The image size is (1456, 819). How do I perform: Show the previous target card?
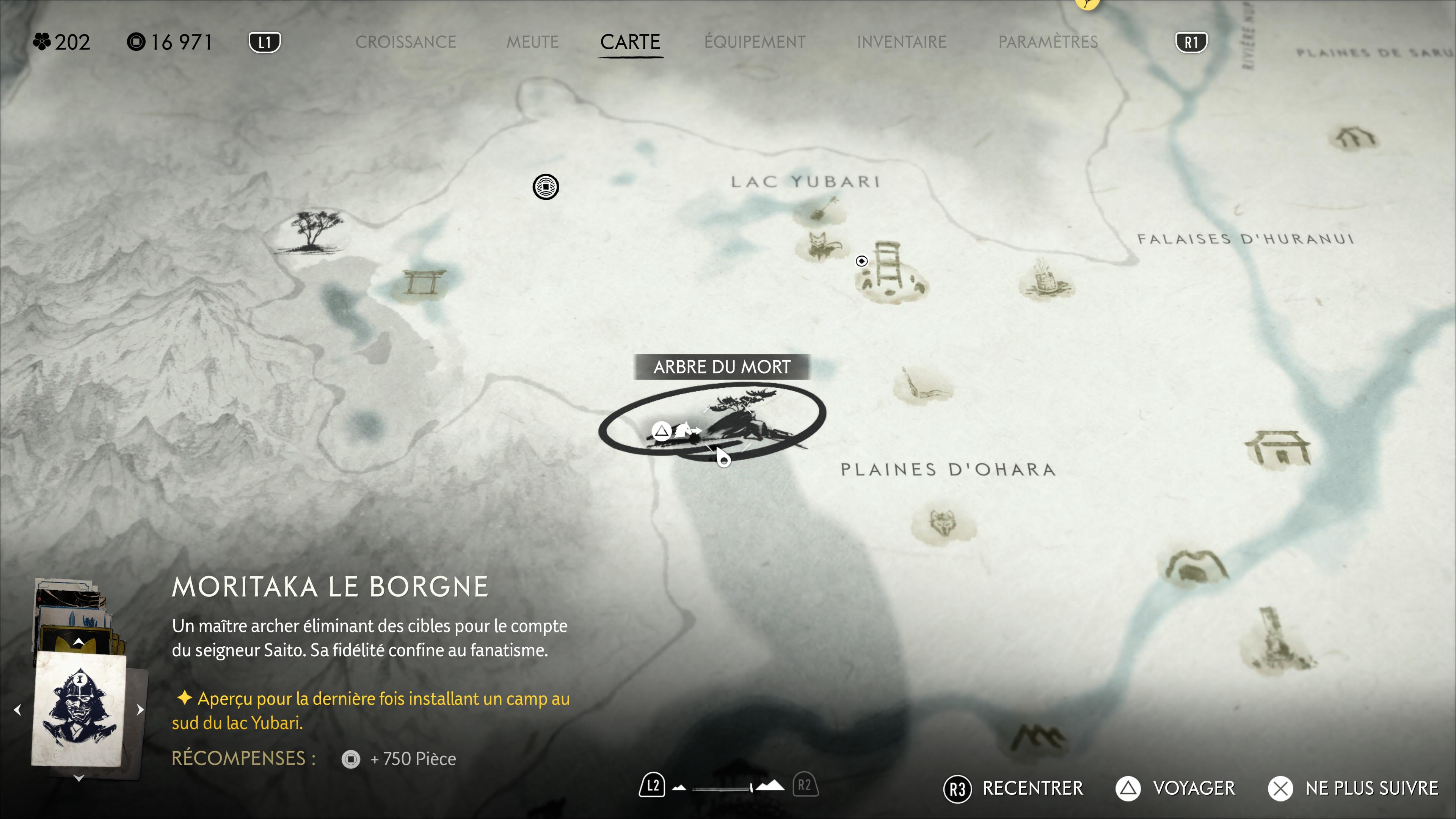(17, 710)
